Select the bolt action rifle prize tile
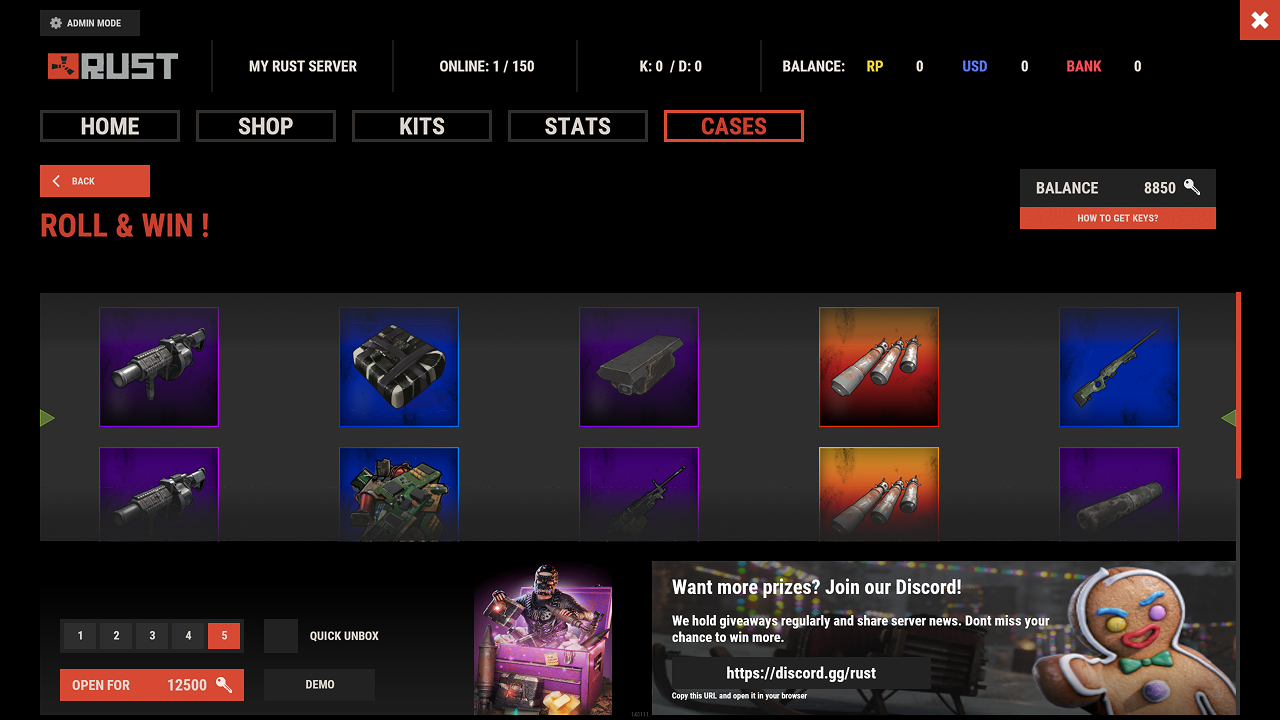 [x=1119, y=367]
